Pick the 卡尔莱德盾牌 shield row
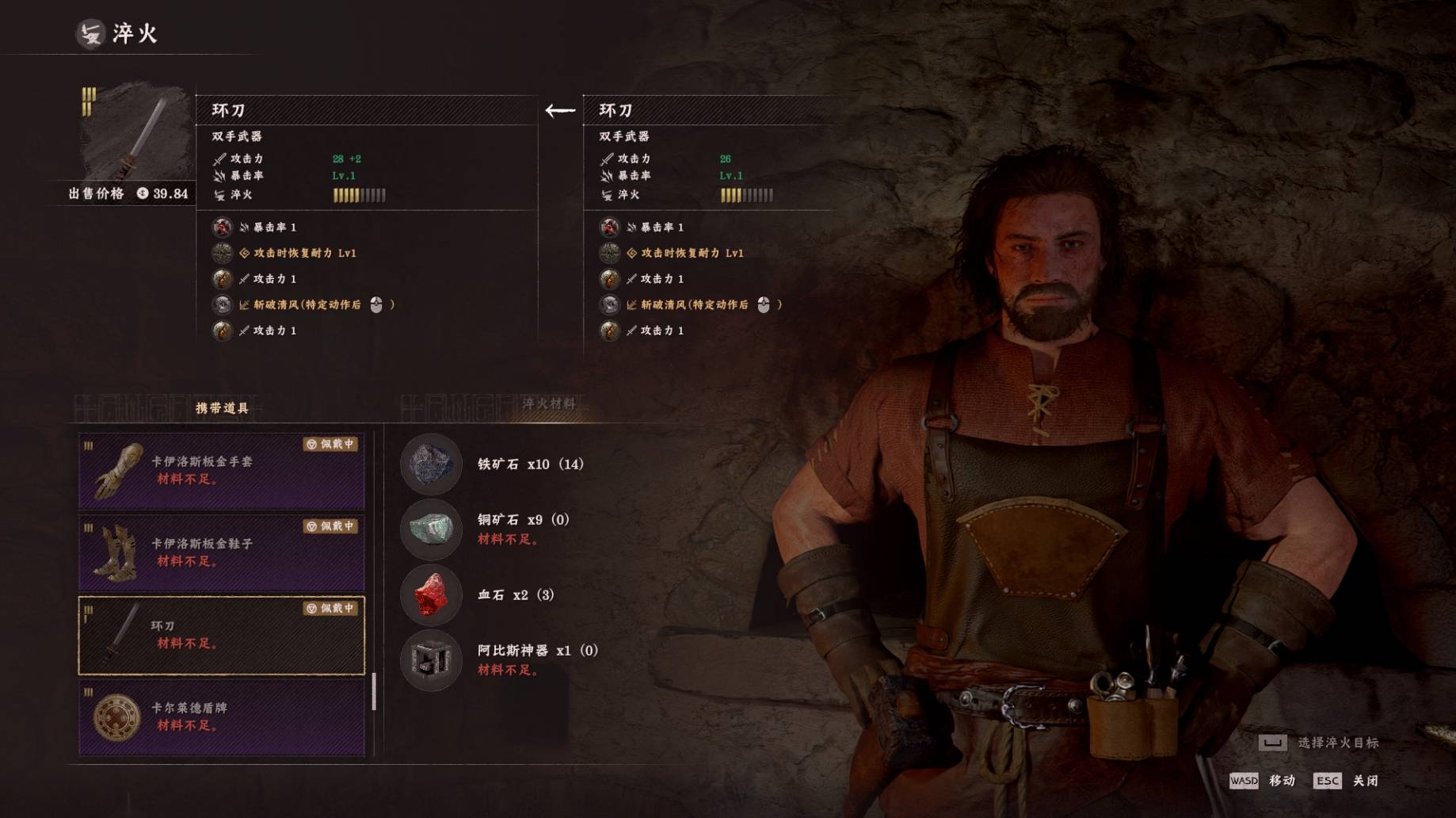The width and height of the screenshot is (1456, 818). coord(221,717)
